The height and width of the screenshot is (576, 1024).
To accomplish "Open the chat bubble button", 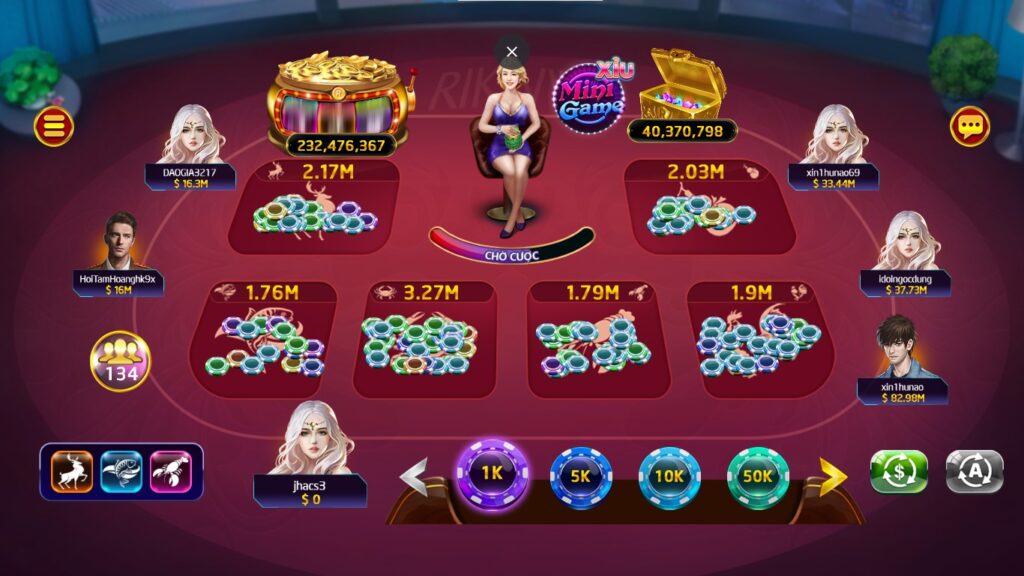I will tap(969, 126).
